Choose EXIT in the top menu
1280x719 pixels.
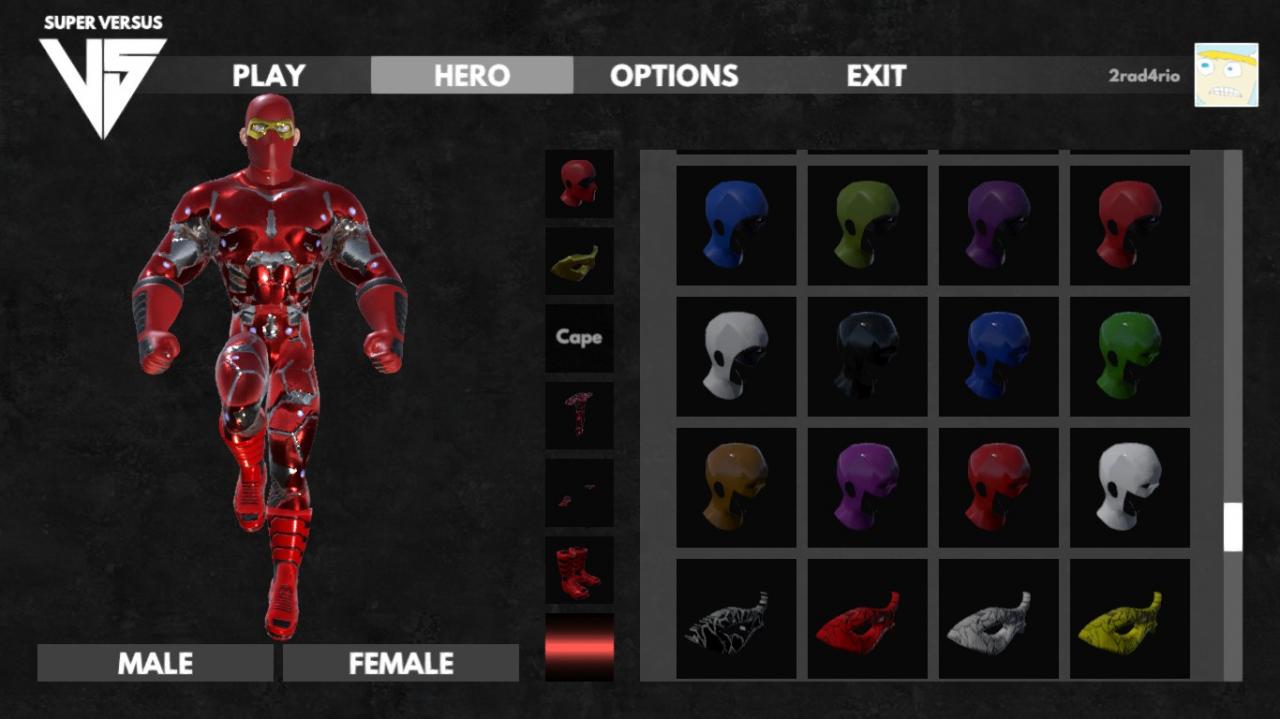click(x=876, y=75)
